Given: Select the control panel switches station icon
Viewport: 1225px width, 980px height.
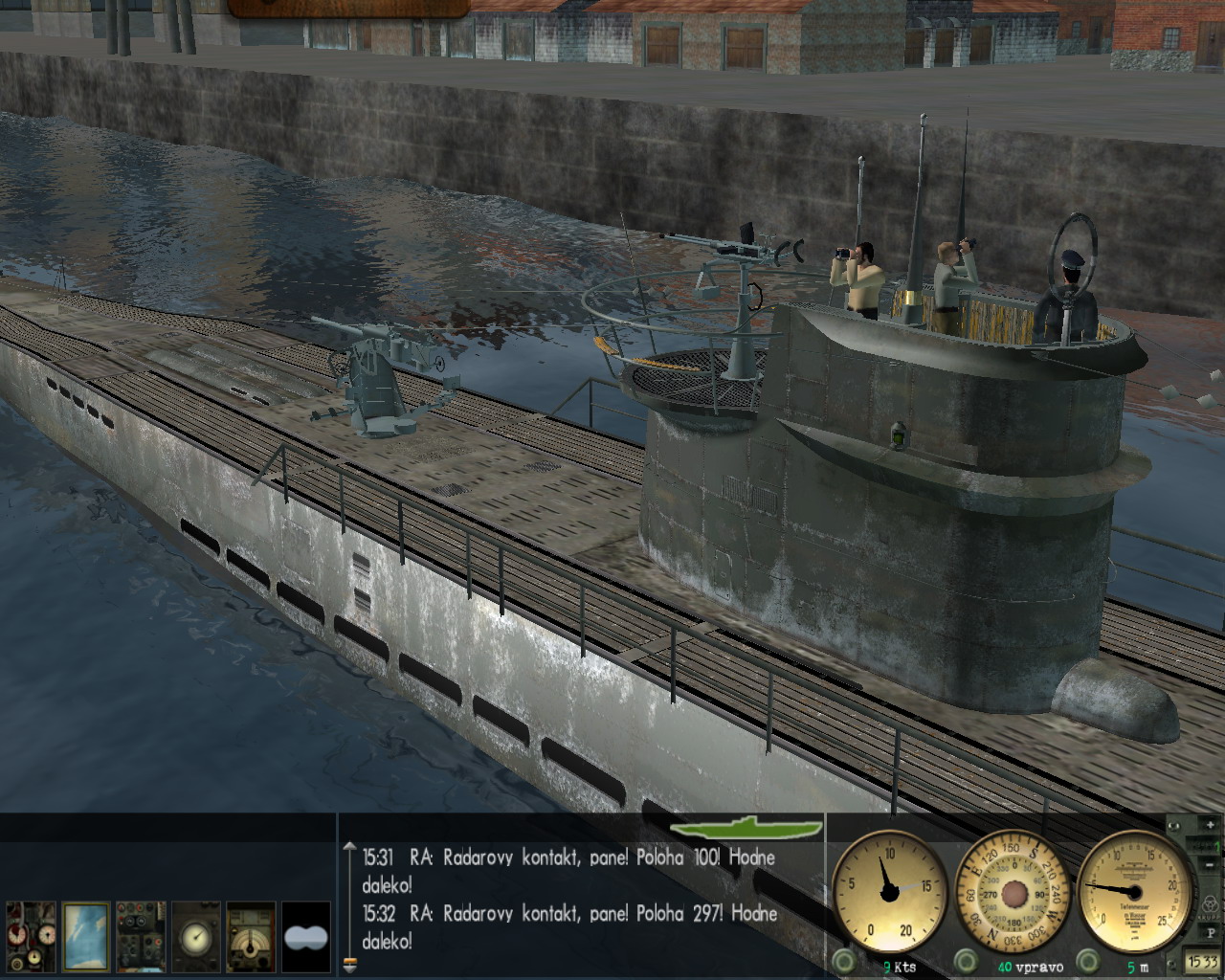Looking at the screenshot, I should [141, 937].
